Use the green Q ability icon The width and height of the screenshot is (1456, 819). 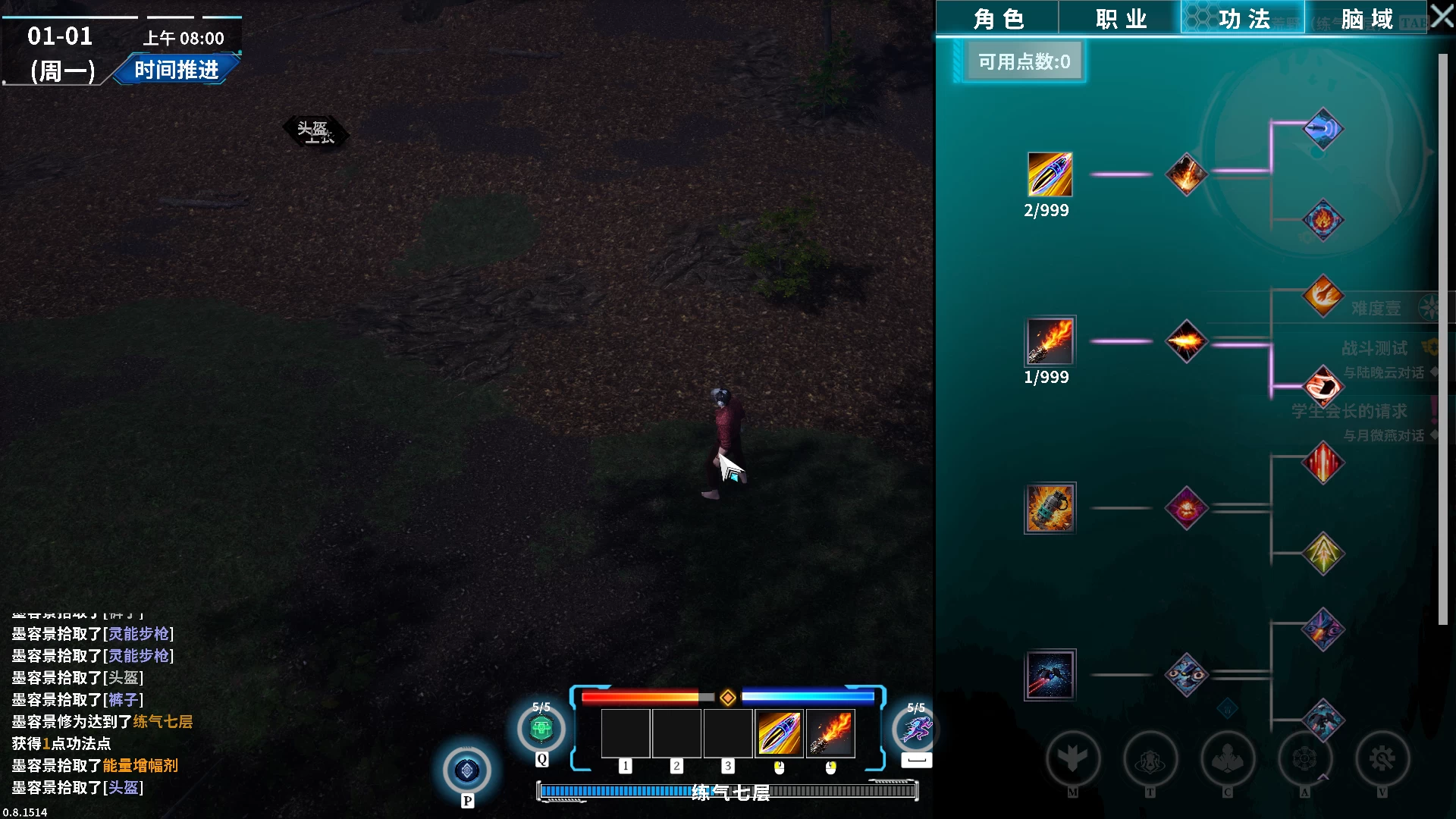[541, 730]
